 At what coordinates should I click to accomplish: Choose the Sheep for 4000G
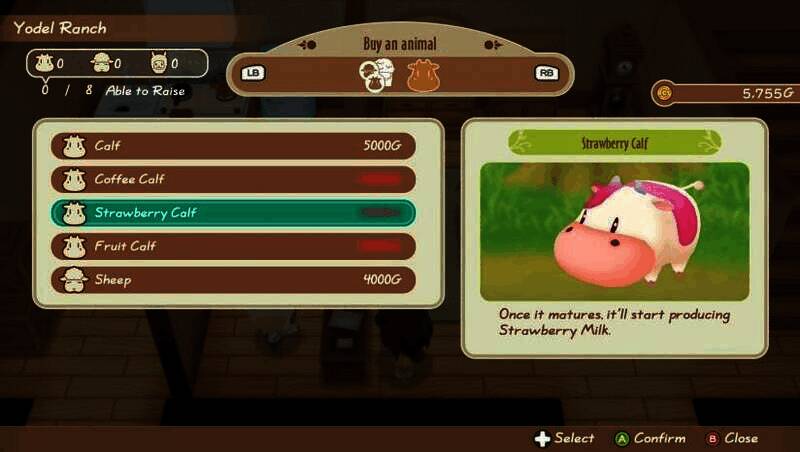click(x=233, y=280)
